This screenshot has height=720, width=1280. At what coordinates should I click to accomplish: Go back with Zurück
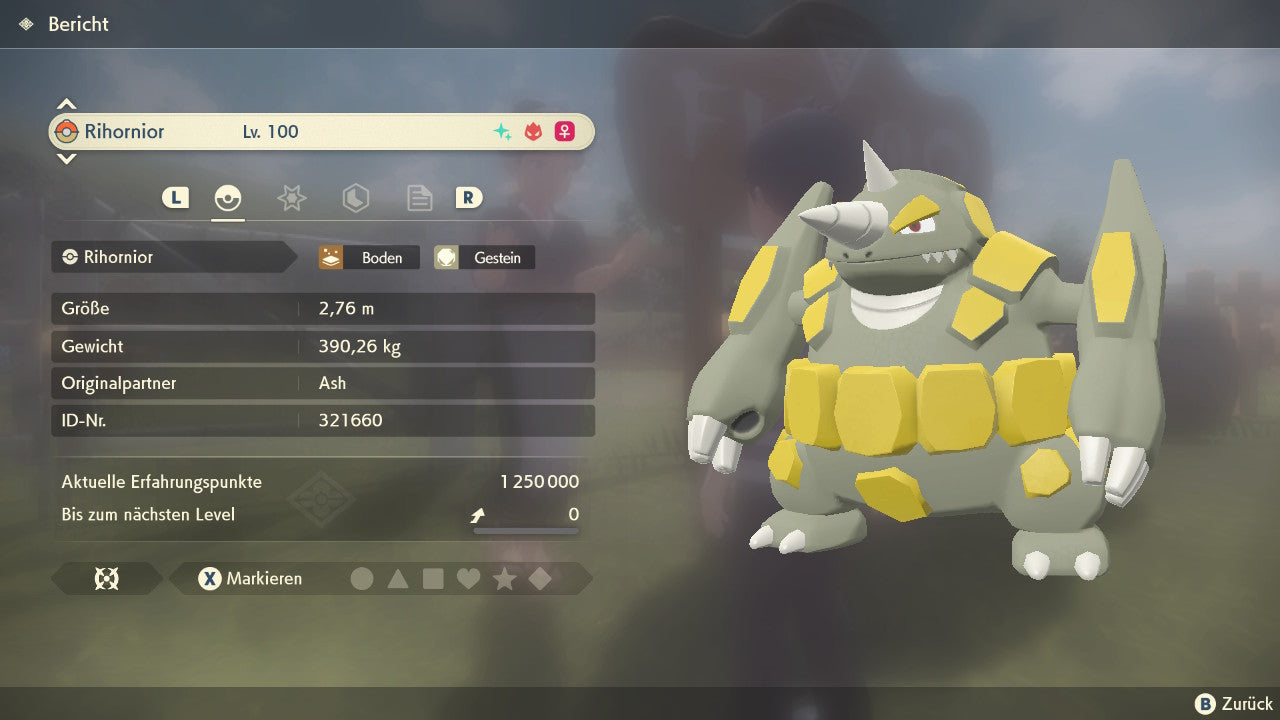click(x=1234, y=704)
